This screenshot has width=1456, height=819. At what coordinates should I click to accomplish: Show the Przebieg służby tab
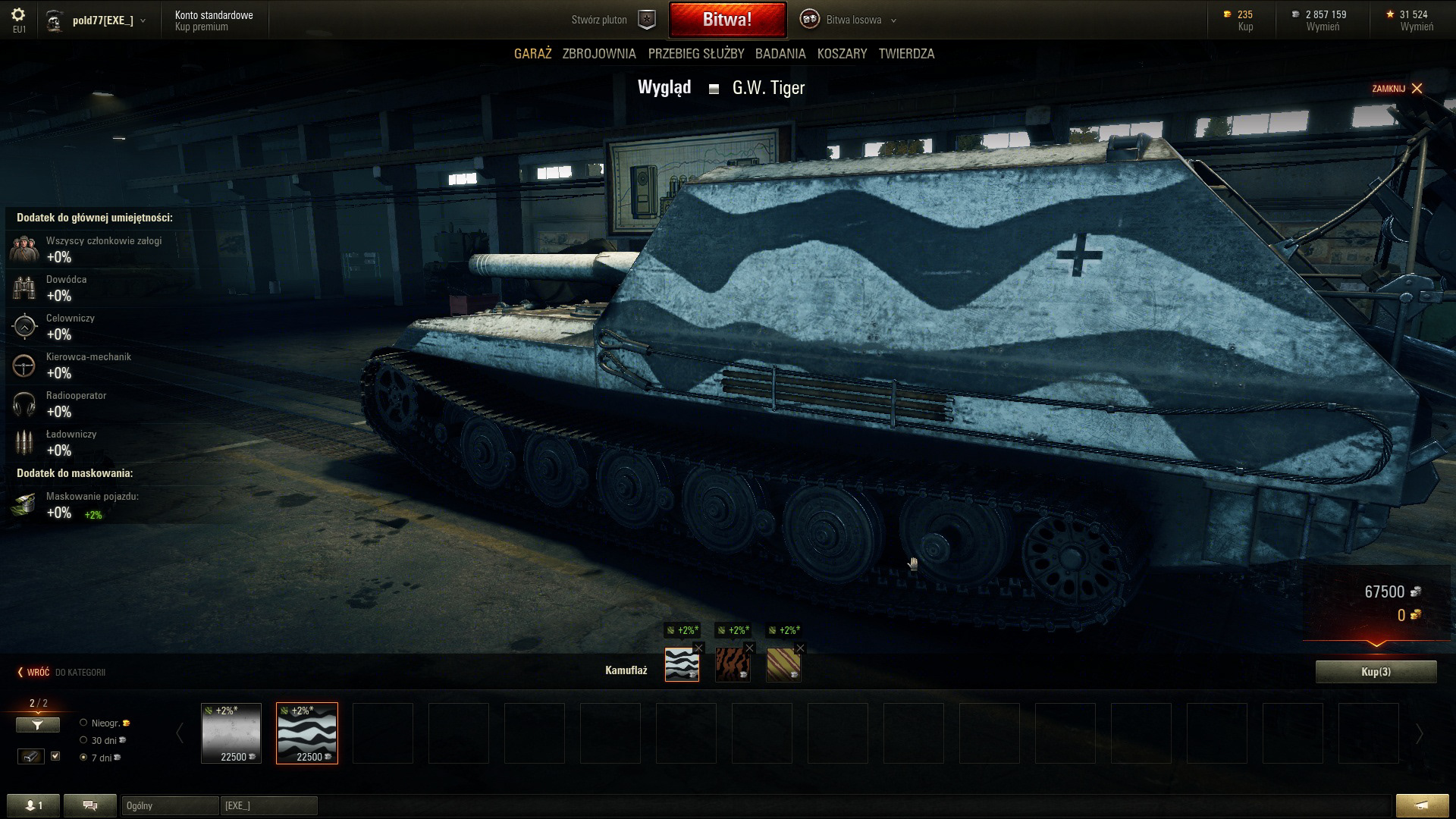pyautogui.click(x=696, y=54)
